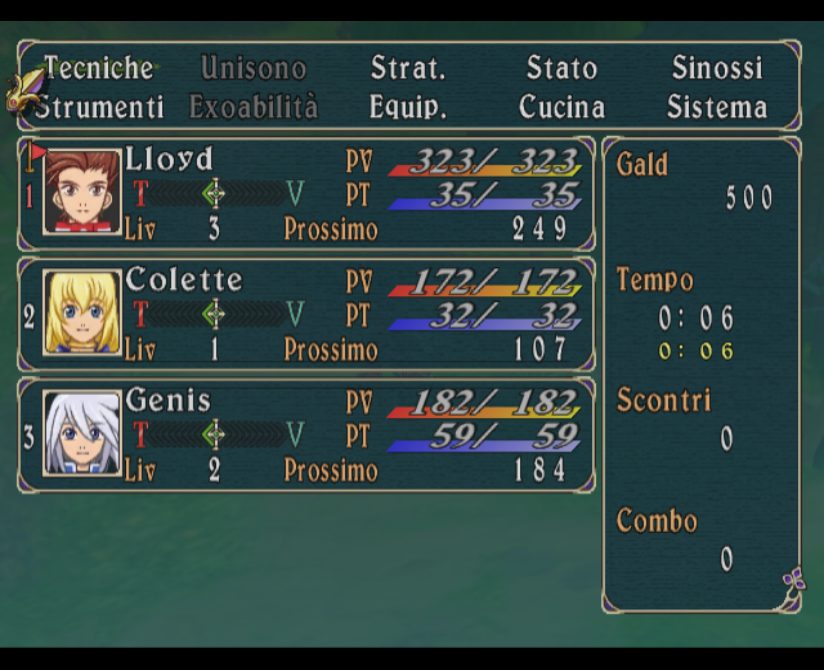The height and width of the screenshot is (670, 824).
Task: Select the Exoabilità entry
Action: point(253,107)
